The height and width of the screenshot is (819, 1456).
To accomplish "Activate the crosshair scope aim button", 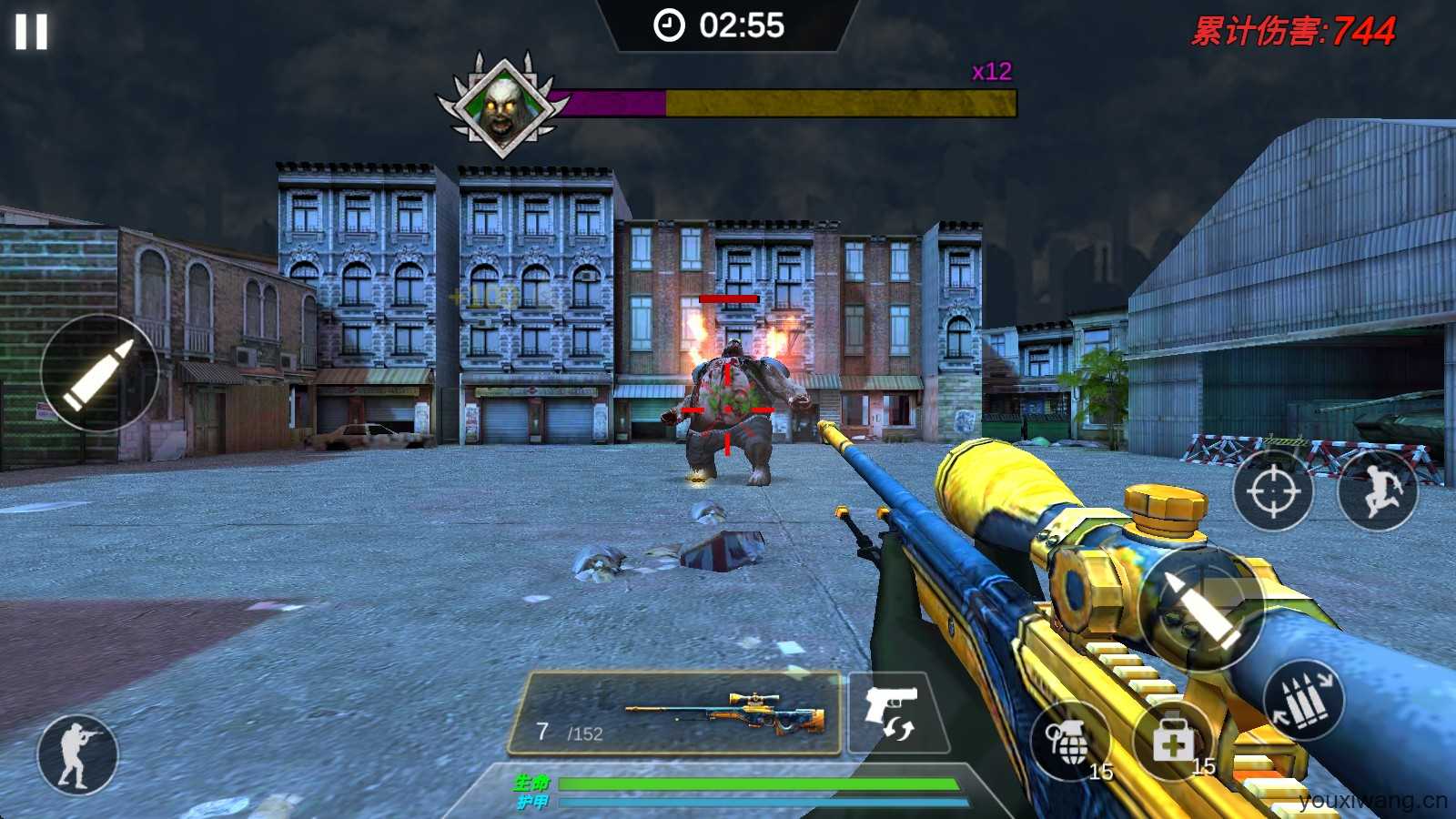I will click(x=1272, y=491).
